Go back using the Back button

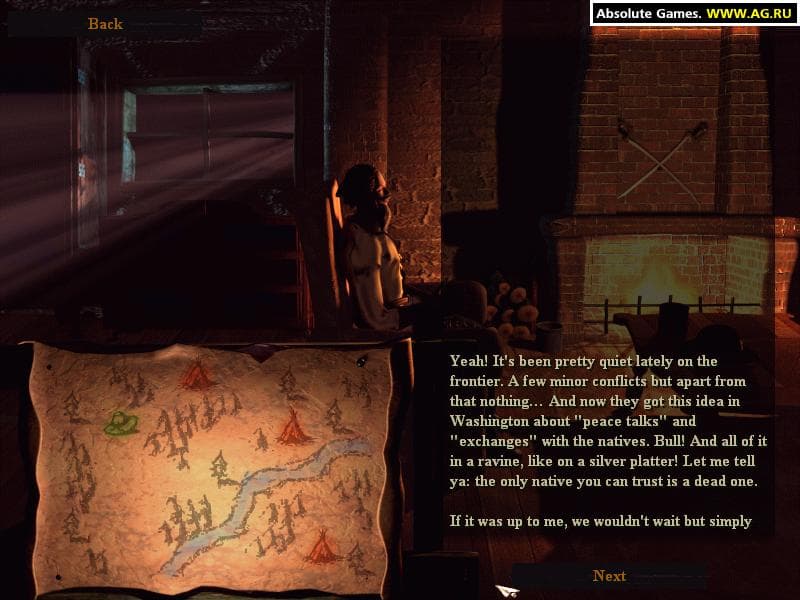pyautogui.click(x=104, y=24)
